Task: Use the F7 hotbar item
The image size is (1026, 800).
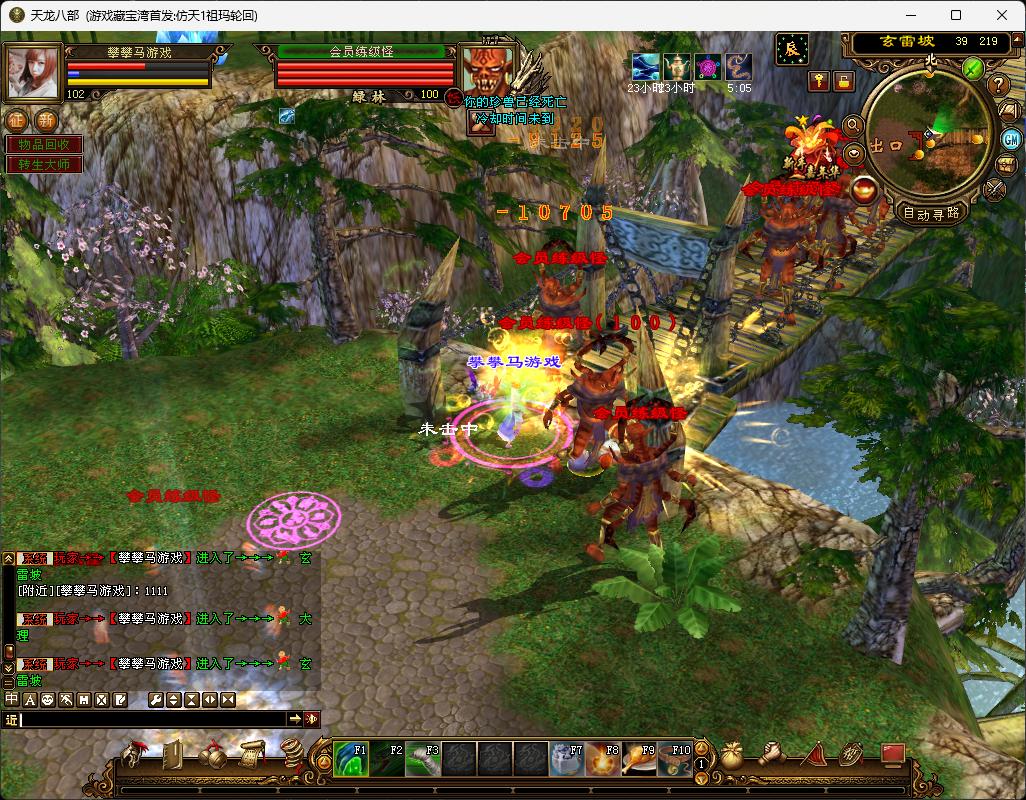Action: click(567, 759)
